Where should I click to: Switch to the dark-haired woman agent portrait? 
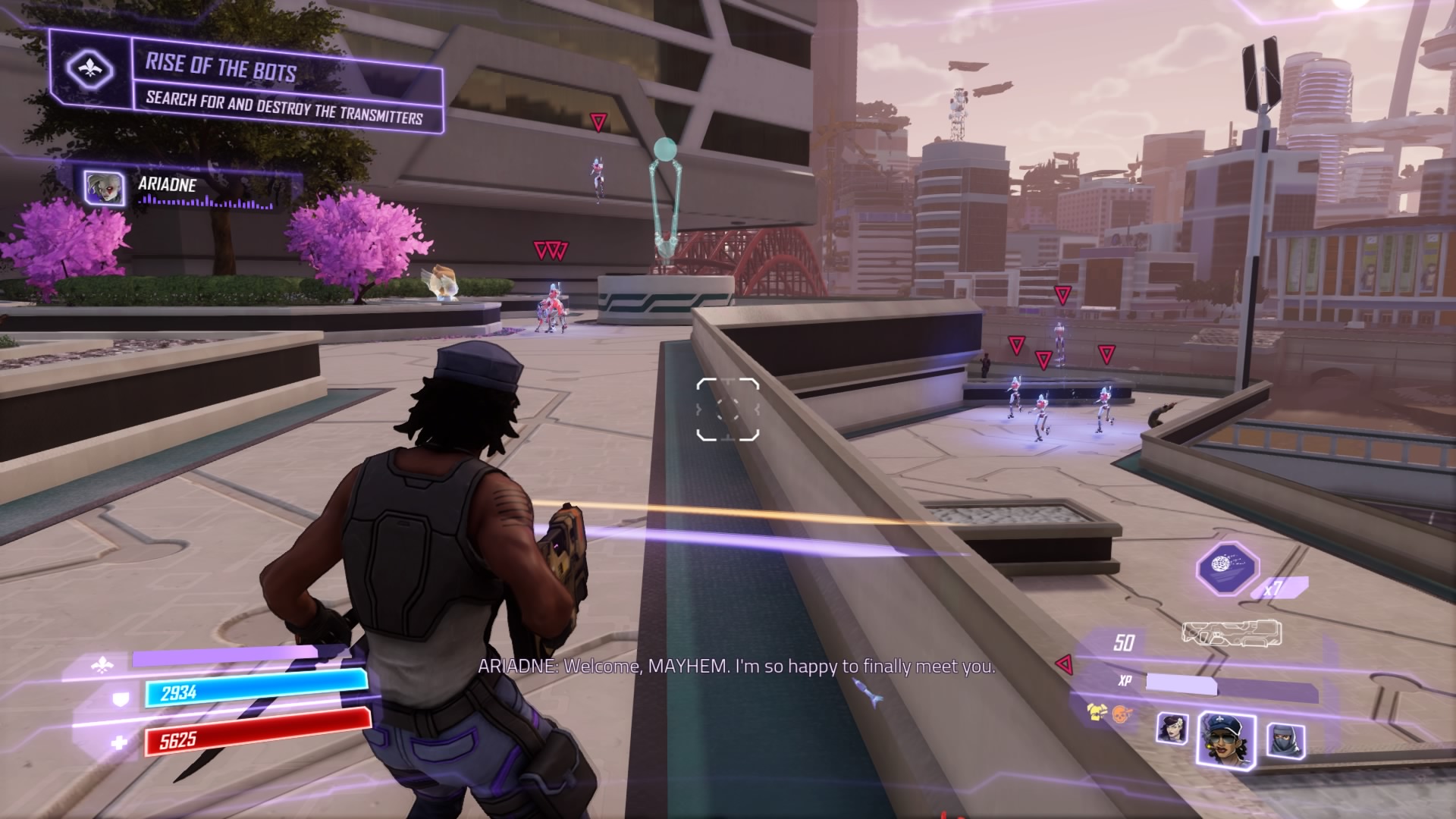point(1172,730)
